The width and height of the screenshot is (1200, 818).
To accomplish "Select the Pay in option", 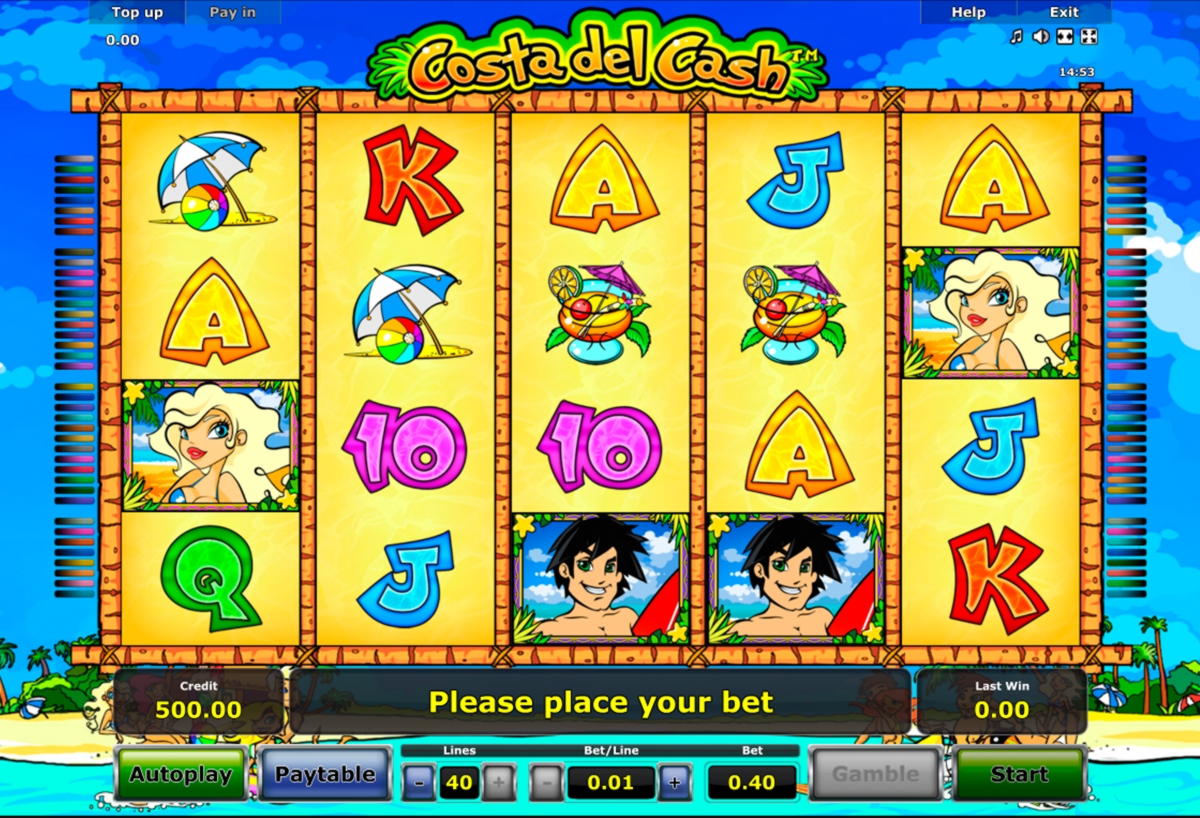I will (x=232, y=12).
